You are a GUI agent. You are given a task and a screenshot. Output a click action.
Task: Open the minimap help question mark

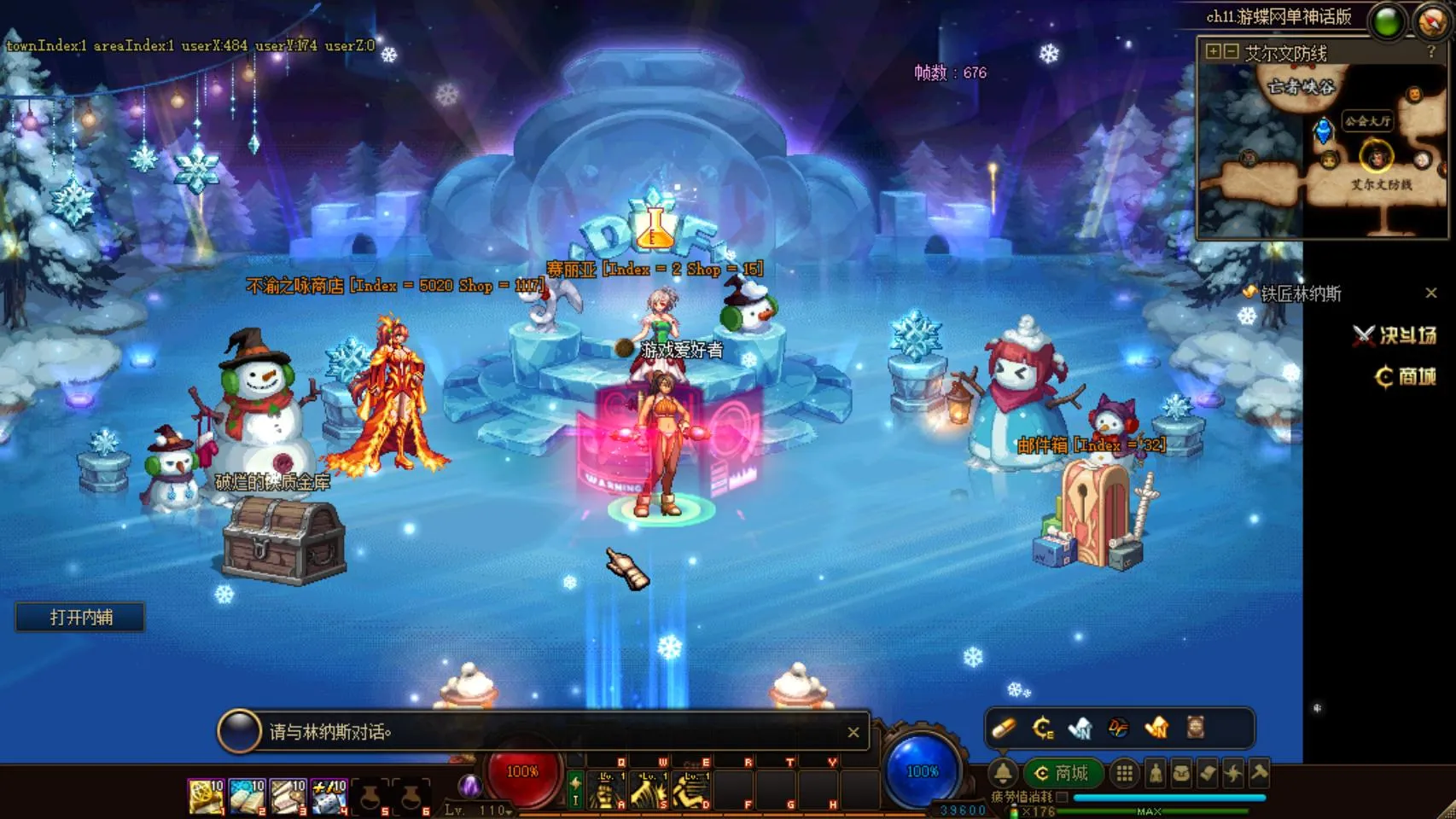[1431, 52]
